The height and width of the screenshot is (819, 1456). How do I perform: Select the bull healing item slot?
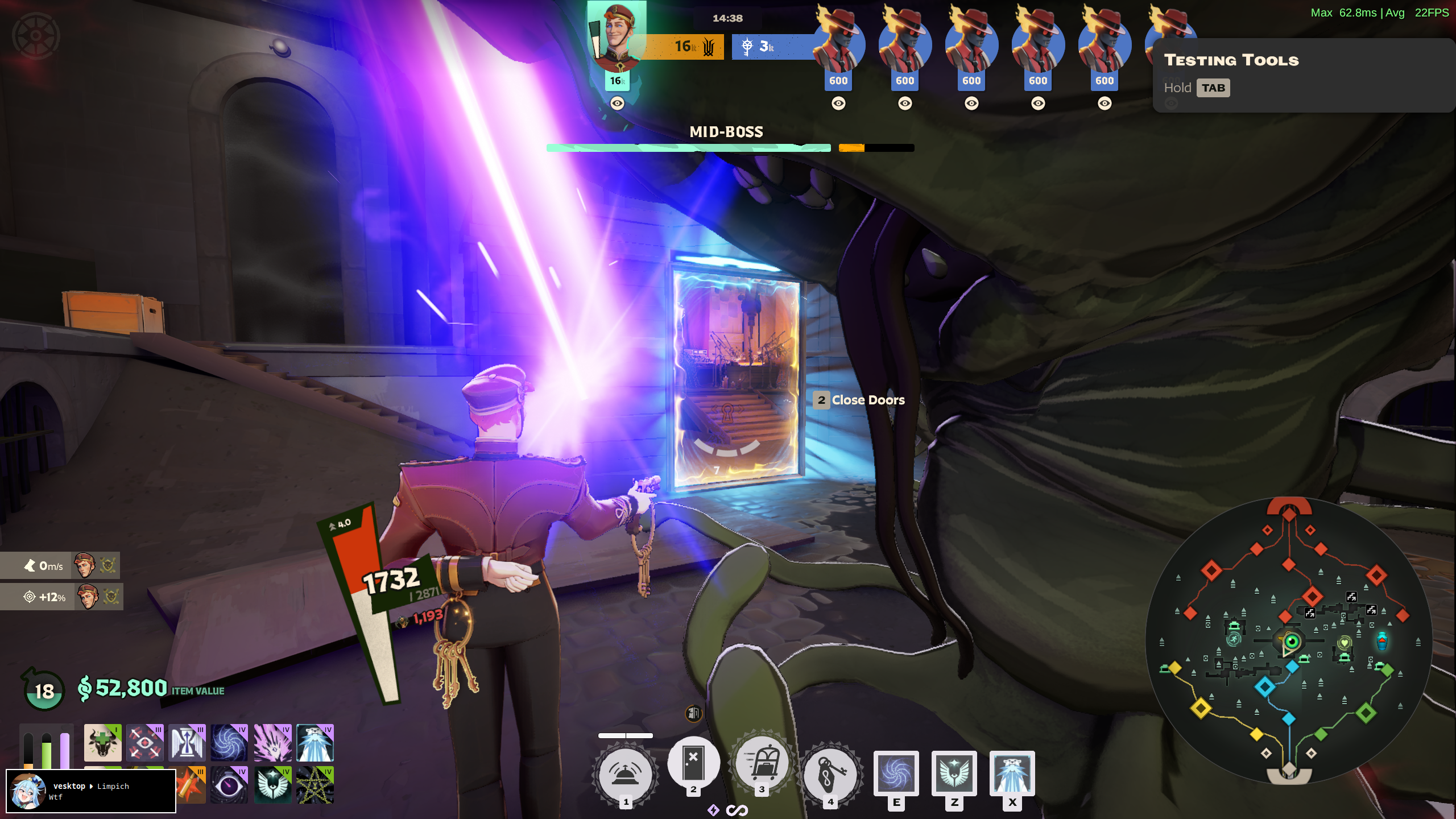click(x=102, y=742)
